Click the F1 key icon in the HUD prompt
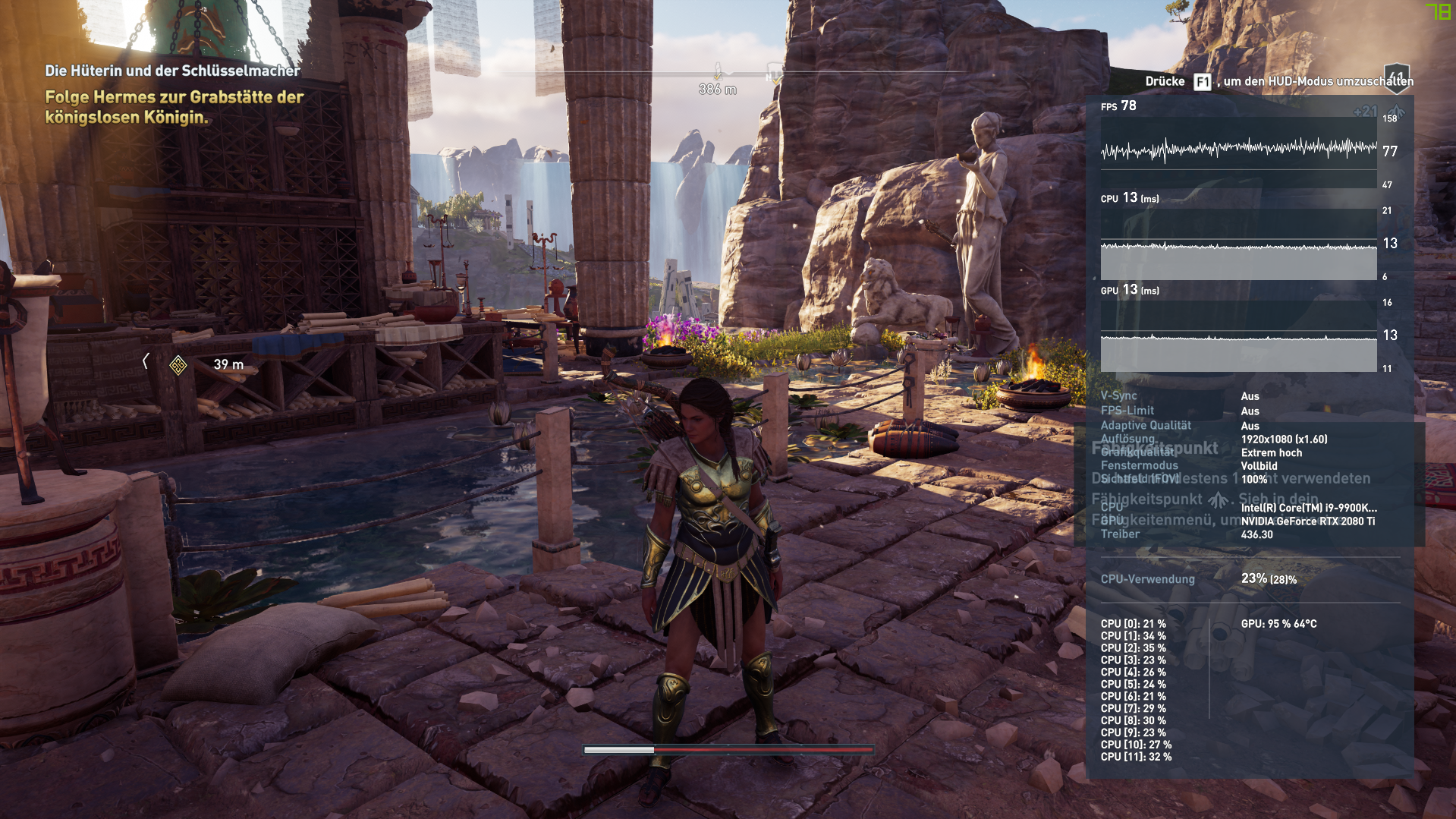Viewport: 1456px width, 819px height. (x=1201, y=81)
